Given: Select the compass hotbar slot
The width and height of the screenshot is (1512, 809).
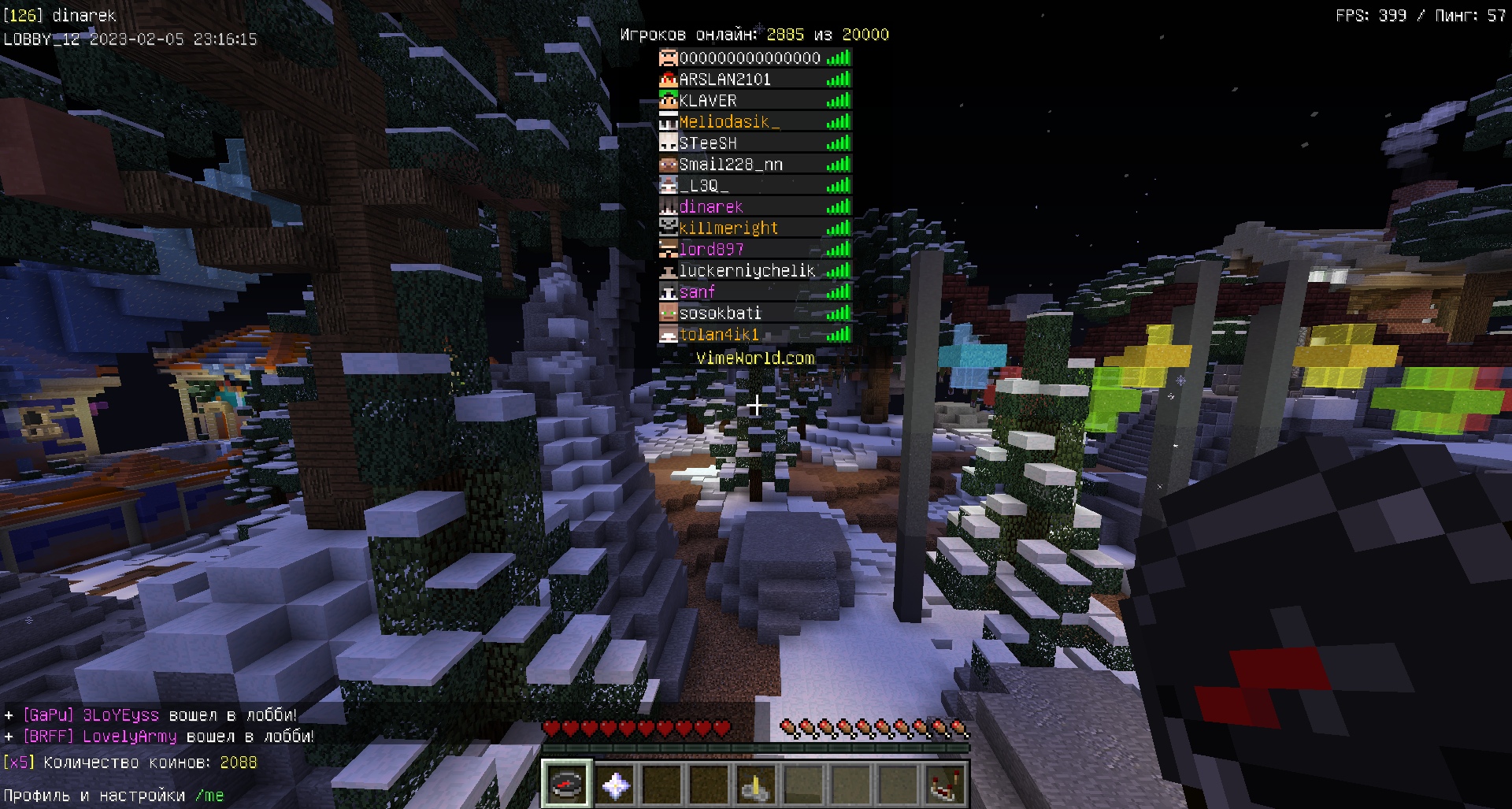Looking at the screenshot, I should (x=566, y=785).
